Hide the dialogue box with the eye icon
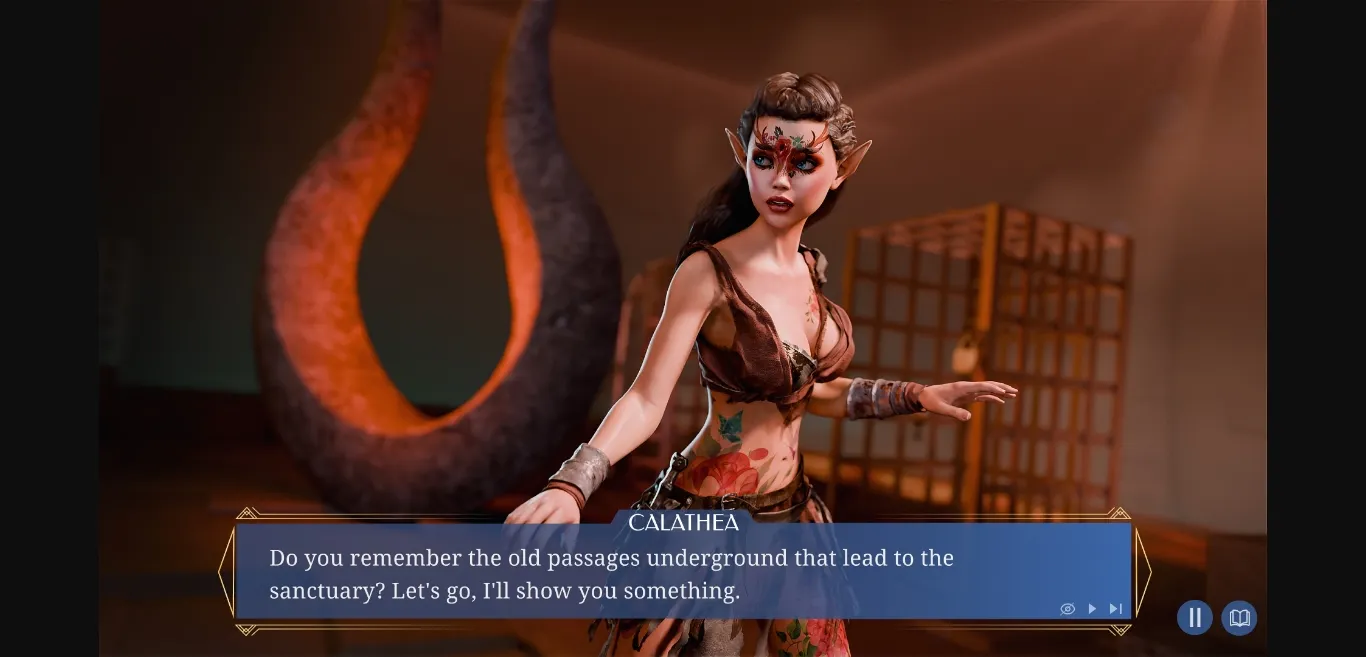 point(1067,609)
